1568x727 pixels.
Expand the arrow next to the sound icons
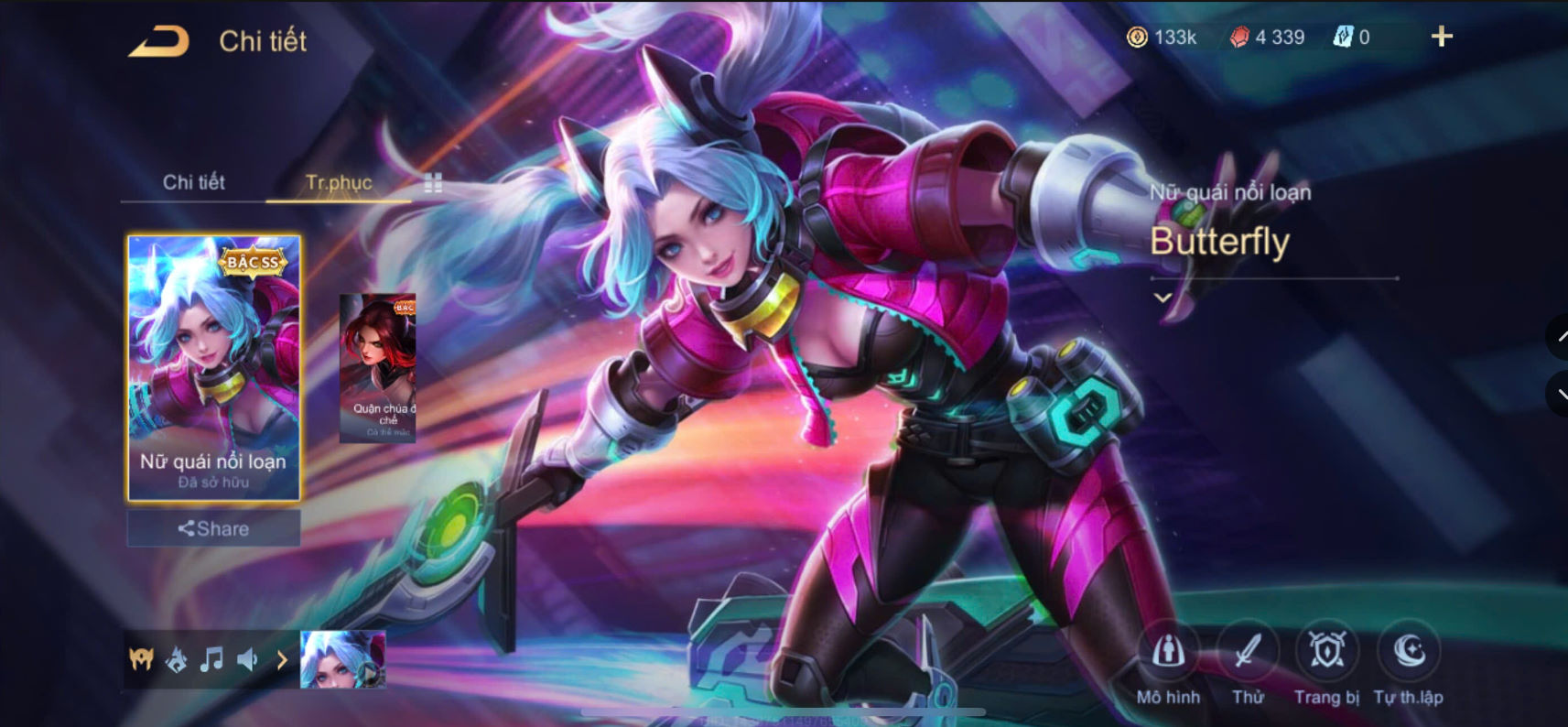(x=281, y=658)
